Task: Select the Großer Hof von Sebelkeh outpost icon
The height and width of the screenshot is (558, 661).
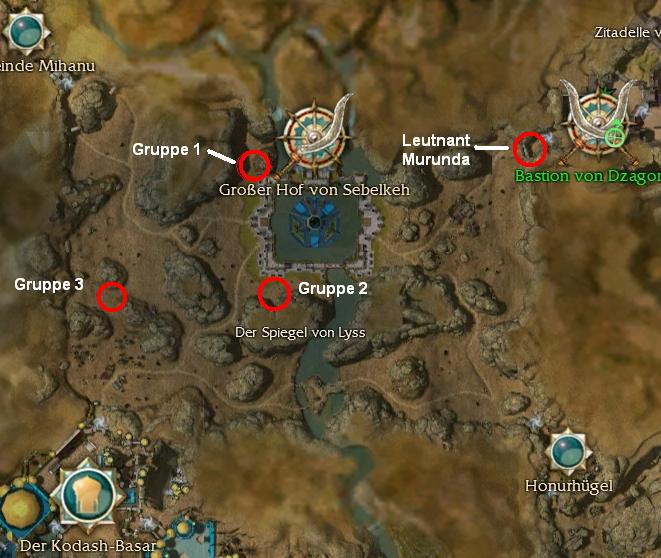Action: (x=316, y=137)
